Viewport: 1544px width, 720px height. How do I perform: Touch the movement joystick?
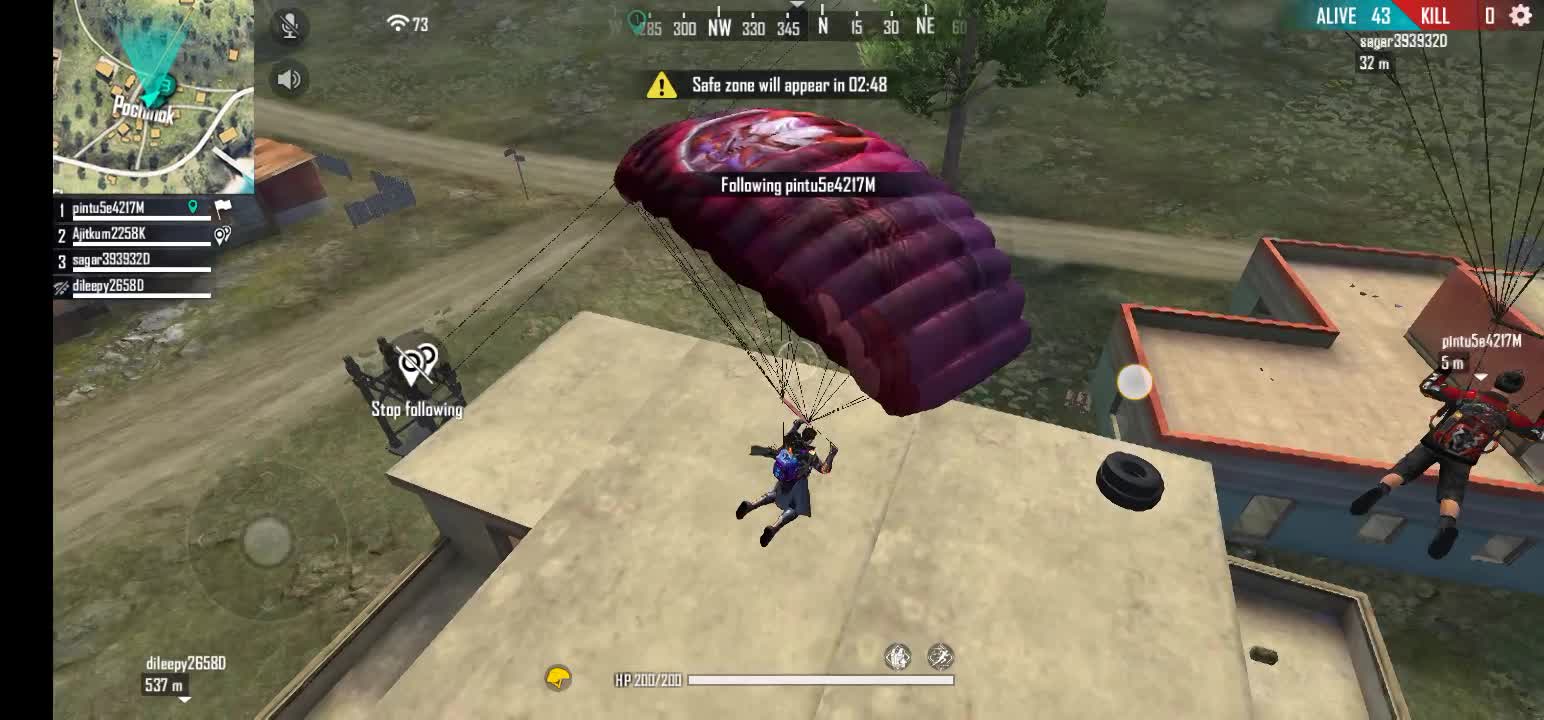point(268,541)
